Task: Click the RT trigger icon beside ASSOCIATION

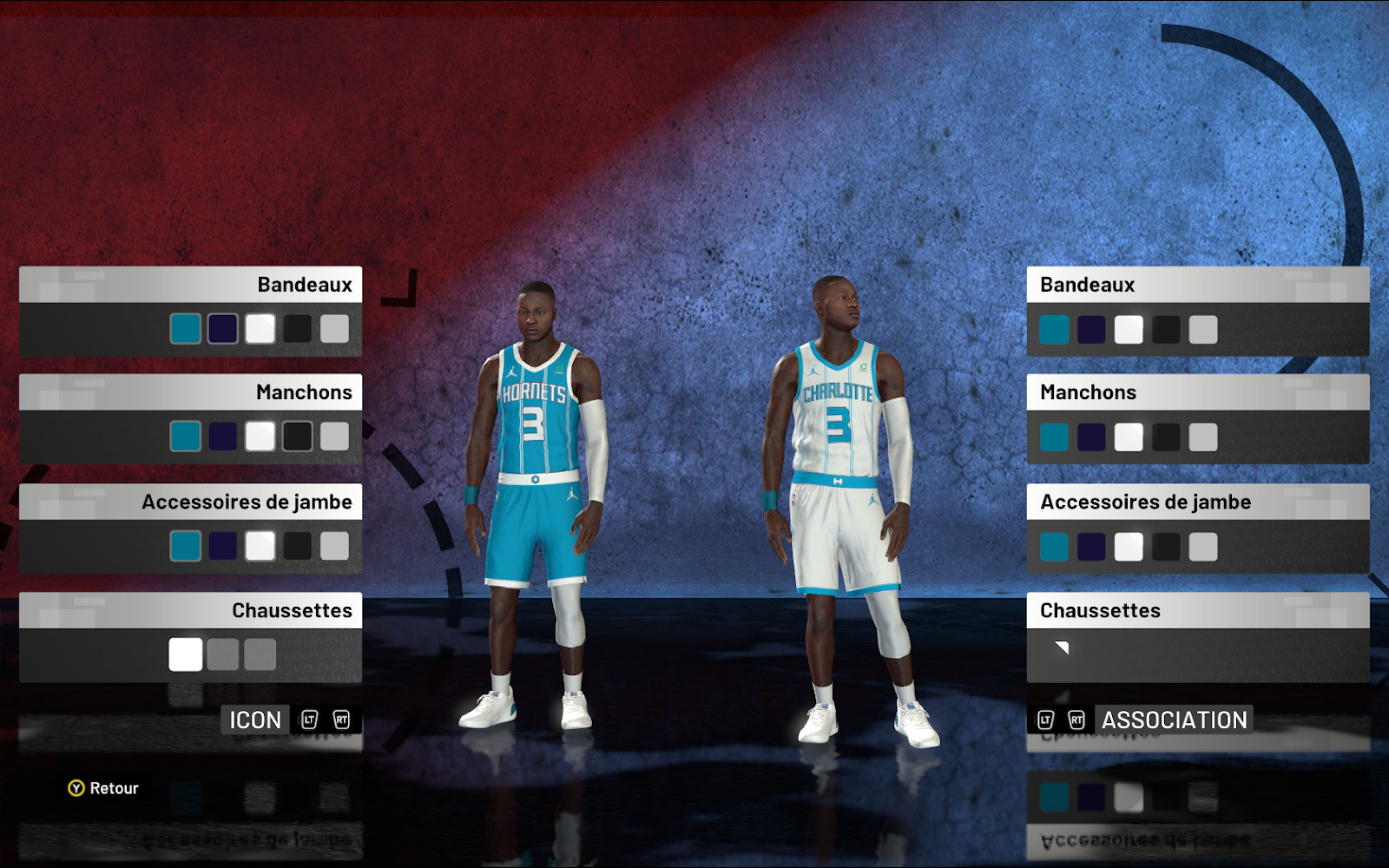Action: [x=1076, y=720]
